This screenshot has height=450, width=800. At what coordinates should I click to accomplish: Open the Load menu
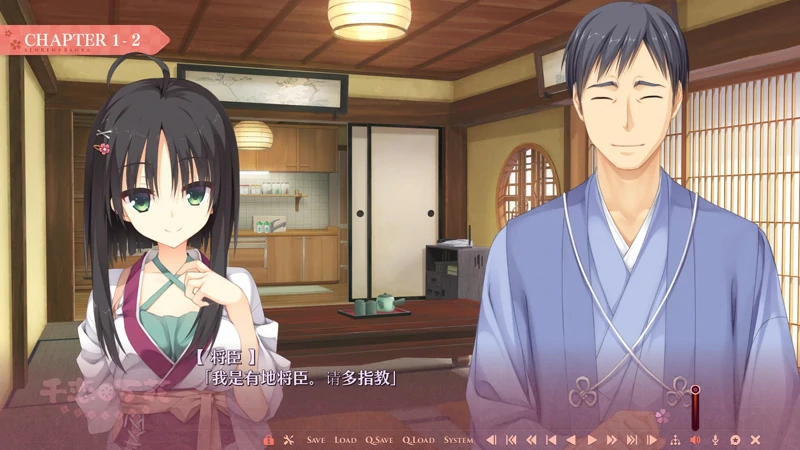tap(345, 440)
